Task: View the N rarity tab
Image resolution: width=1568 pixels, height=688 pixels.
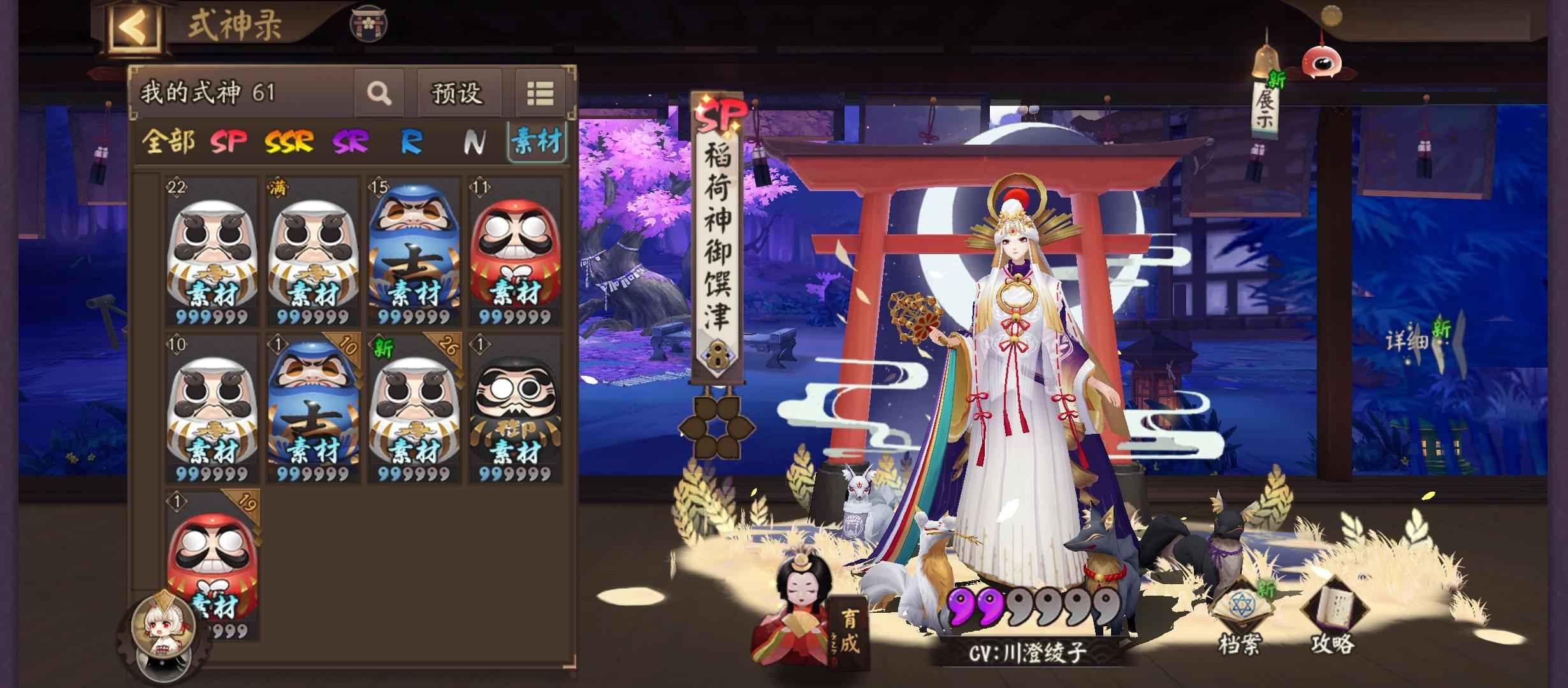Action: pyautogui.click(x=472, y=141)
